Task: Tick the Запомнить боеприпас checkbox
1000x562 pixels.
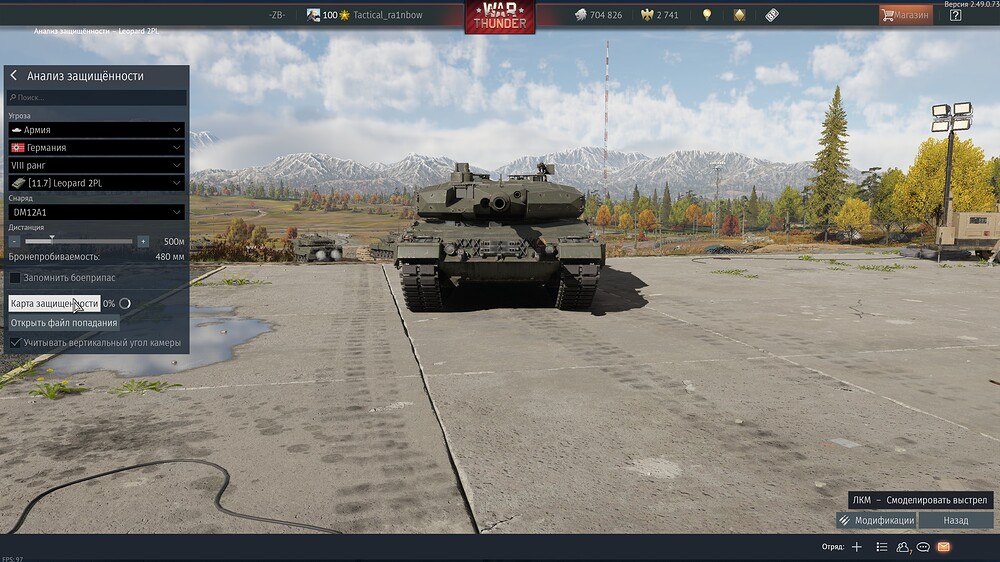Action: (x=15, y=277)
